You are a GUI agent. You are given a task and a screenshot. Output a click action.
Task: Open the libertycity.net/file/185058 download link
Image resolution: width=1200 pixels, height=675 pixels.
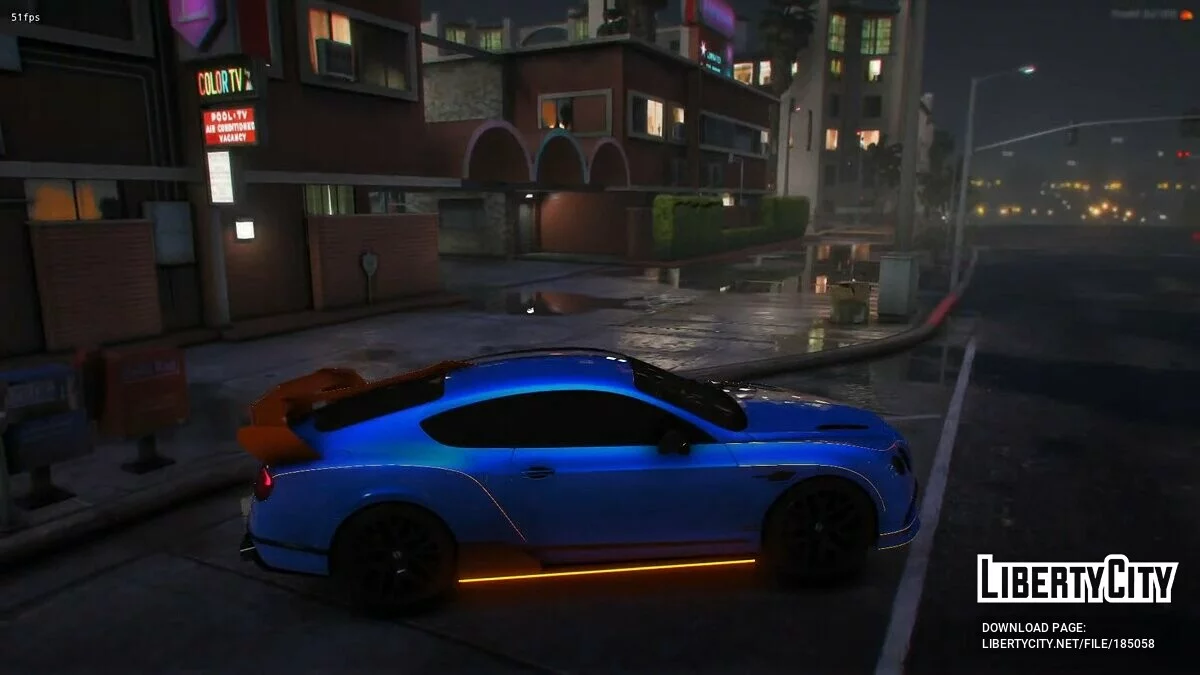tap(1067, 643)
